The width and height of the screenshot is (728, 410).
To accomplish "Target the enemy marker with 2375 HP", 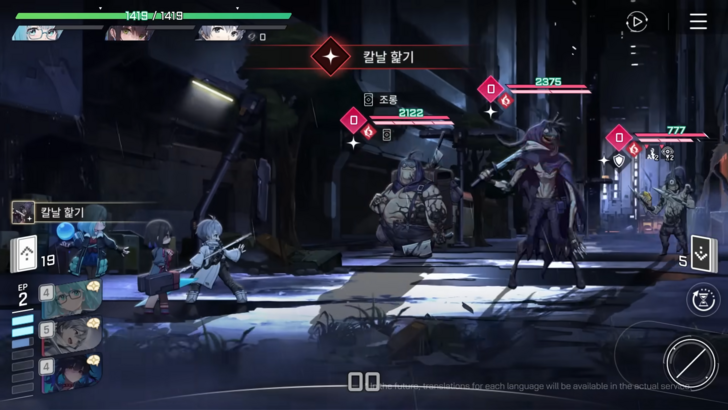I will tap(490, 90).
